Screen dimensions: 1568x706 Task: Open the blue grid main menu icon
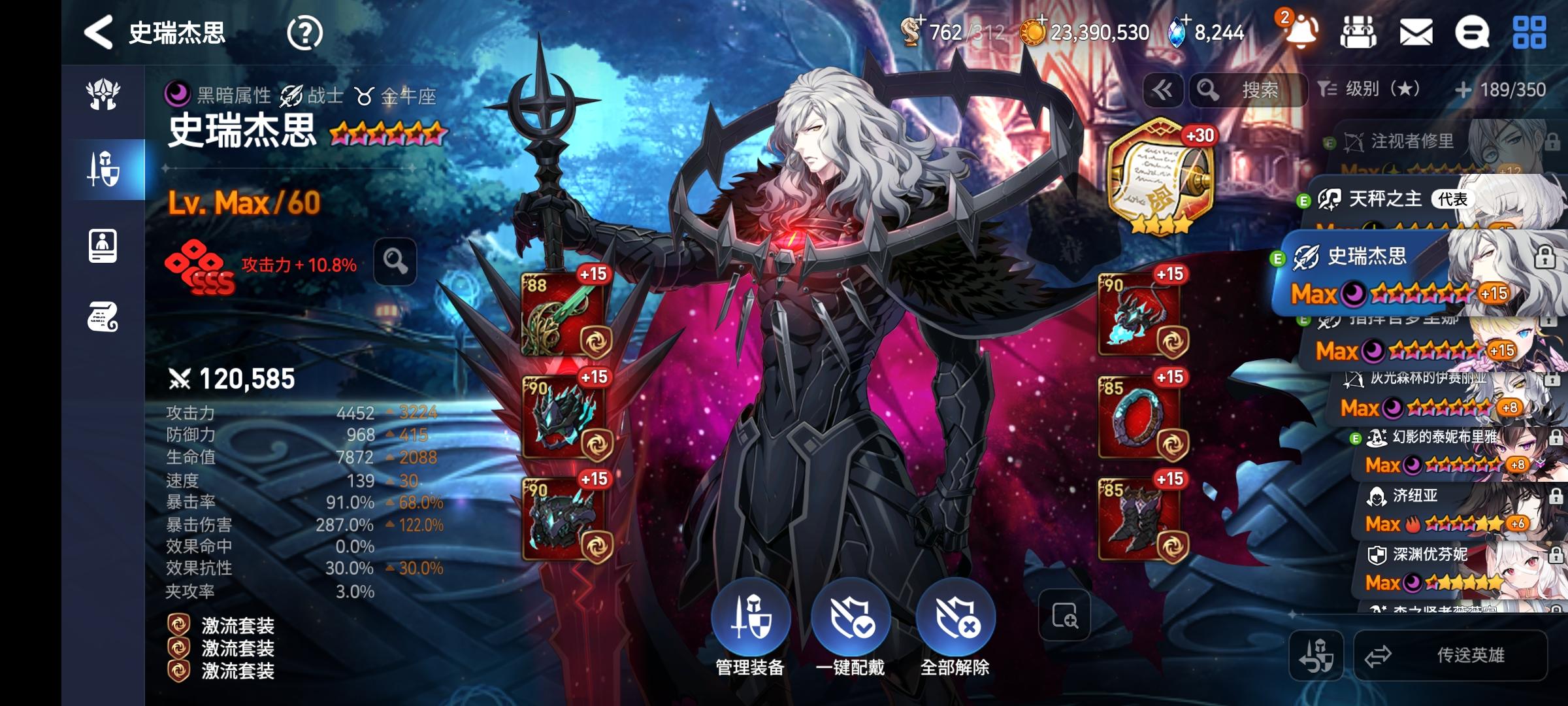pyautogui.click(x=1529, y=33)
